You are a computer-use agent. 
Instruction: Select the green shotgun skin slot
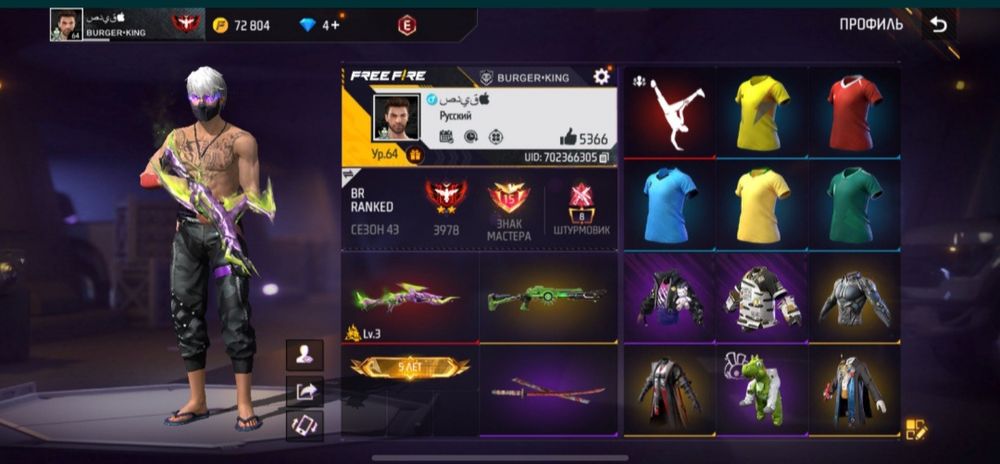tap(547, 298)
